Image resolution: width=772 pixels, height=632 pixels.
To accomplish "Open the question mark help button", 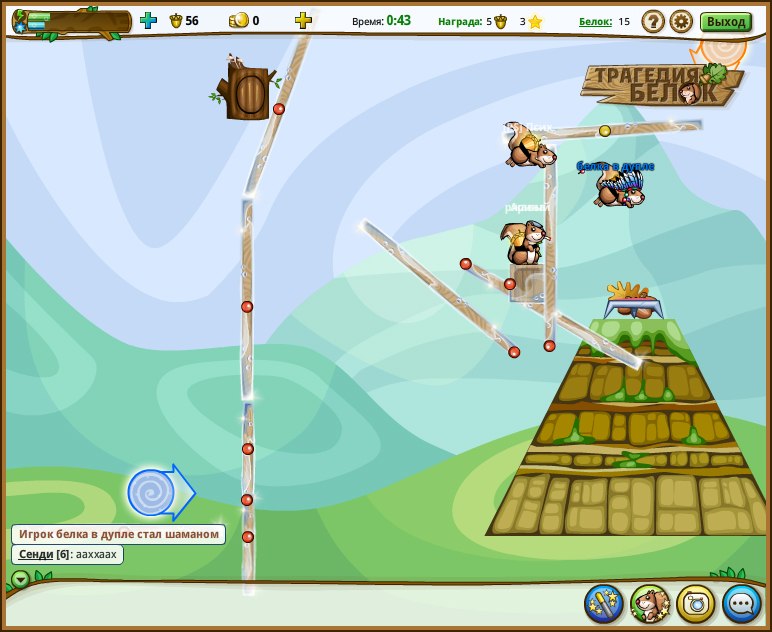I will pos(653,21).
